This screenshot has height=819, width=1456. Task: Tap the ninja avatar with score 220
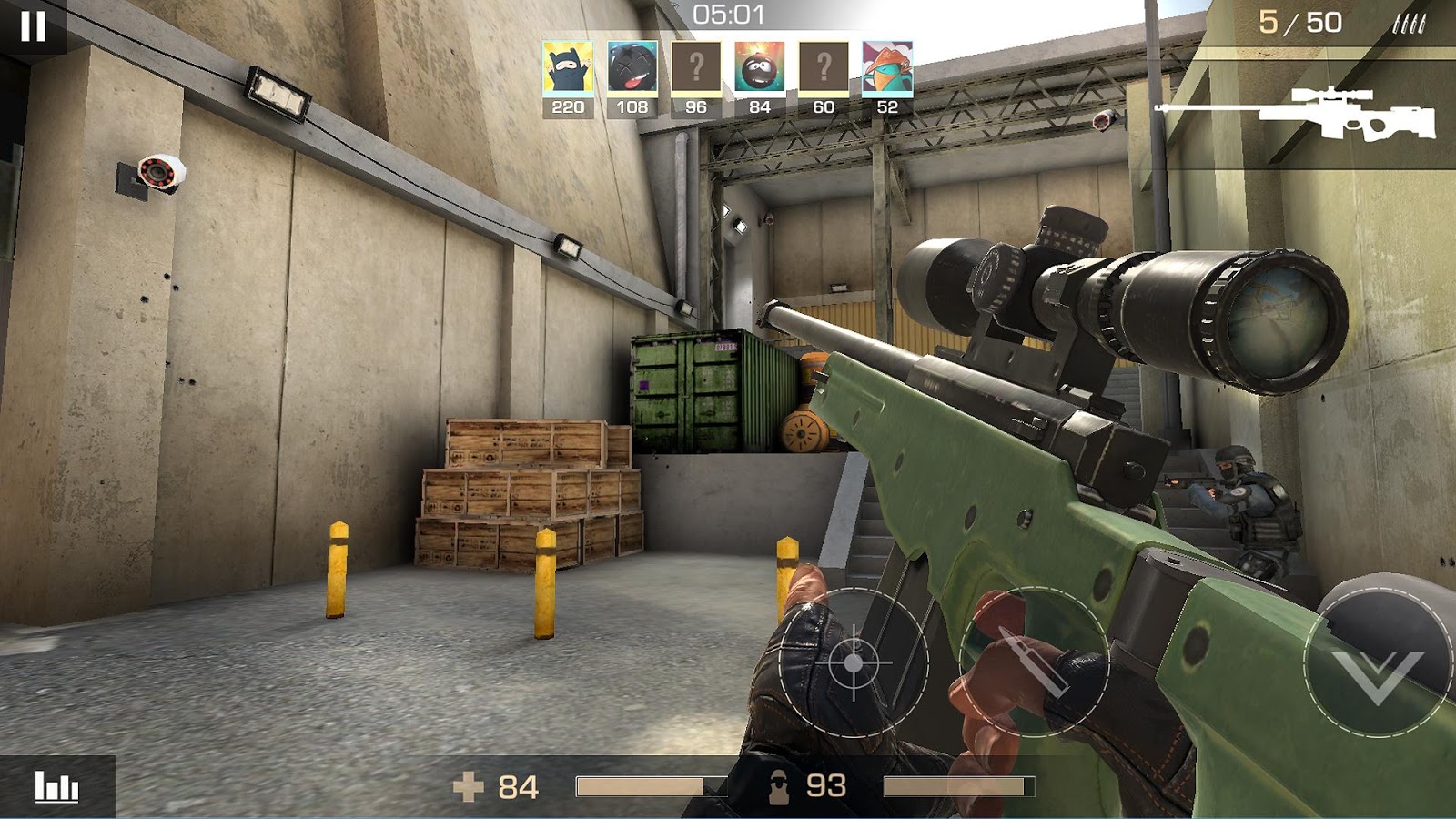[568, 68]
